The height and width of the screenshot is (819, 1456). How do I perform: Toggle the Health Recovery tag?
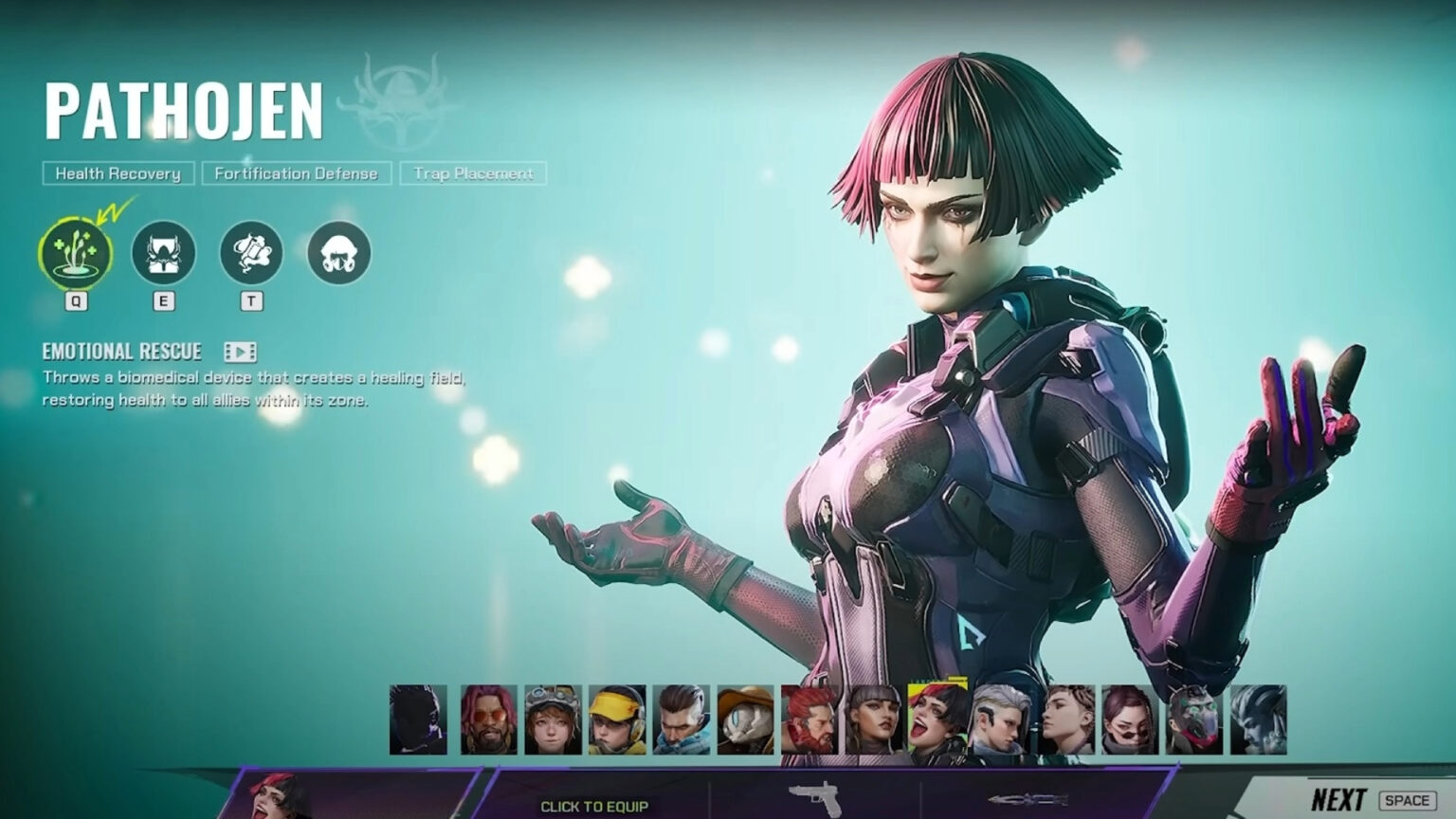click(118, 173)
